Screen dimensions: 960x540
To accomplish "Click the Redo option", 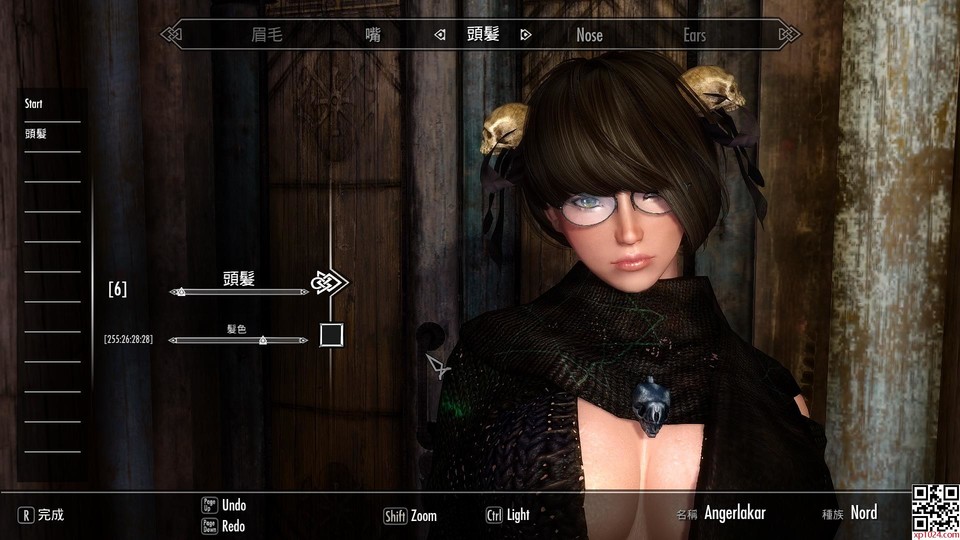I will (x=233, y=526).
